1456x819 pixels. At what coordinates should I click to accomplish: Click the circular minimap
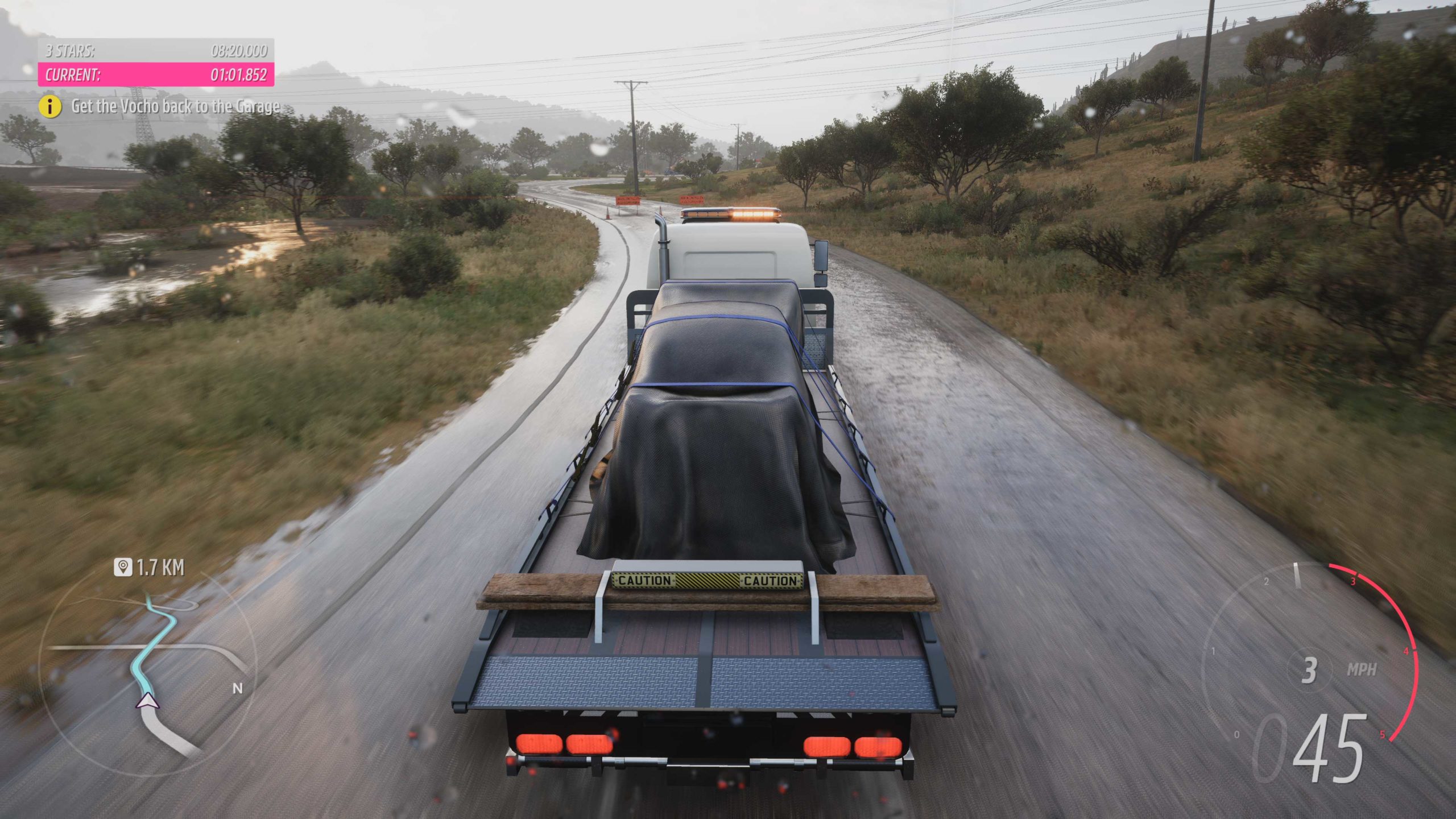coord(148,671)
